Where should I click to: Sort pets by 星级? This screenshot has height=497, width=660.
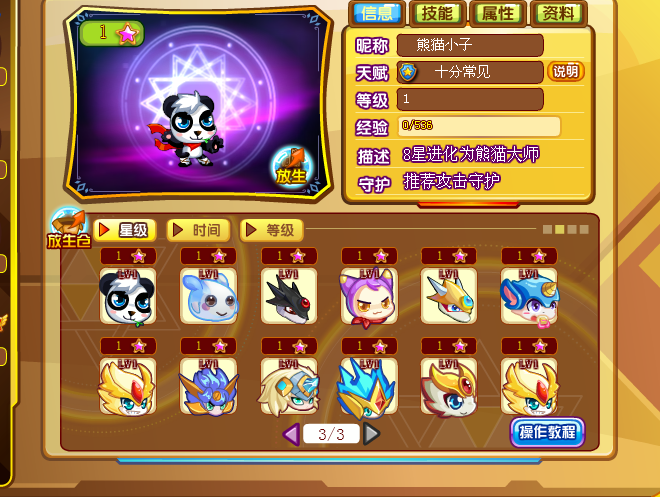pos(126,230)
